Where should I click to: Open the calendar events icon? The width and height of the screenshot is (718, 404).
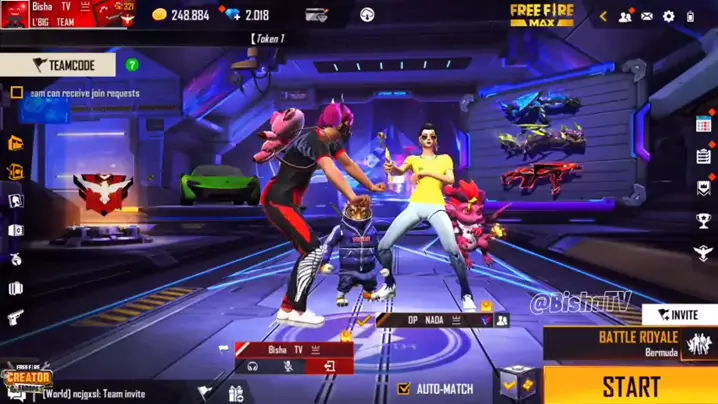pyautogui.click(x=704, y=123)
